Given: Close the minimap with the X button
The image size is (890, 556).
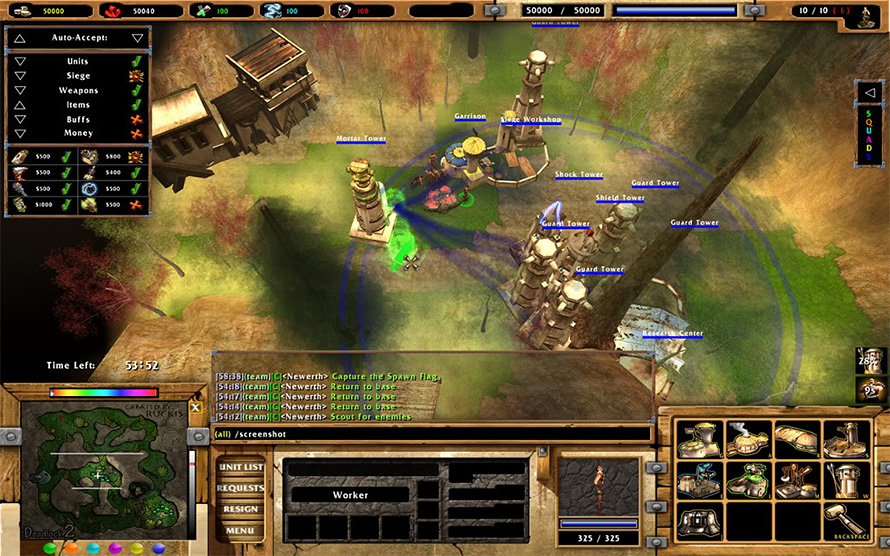Looking at the screenshot, I should (x=196, y=407).
